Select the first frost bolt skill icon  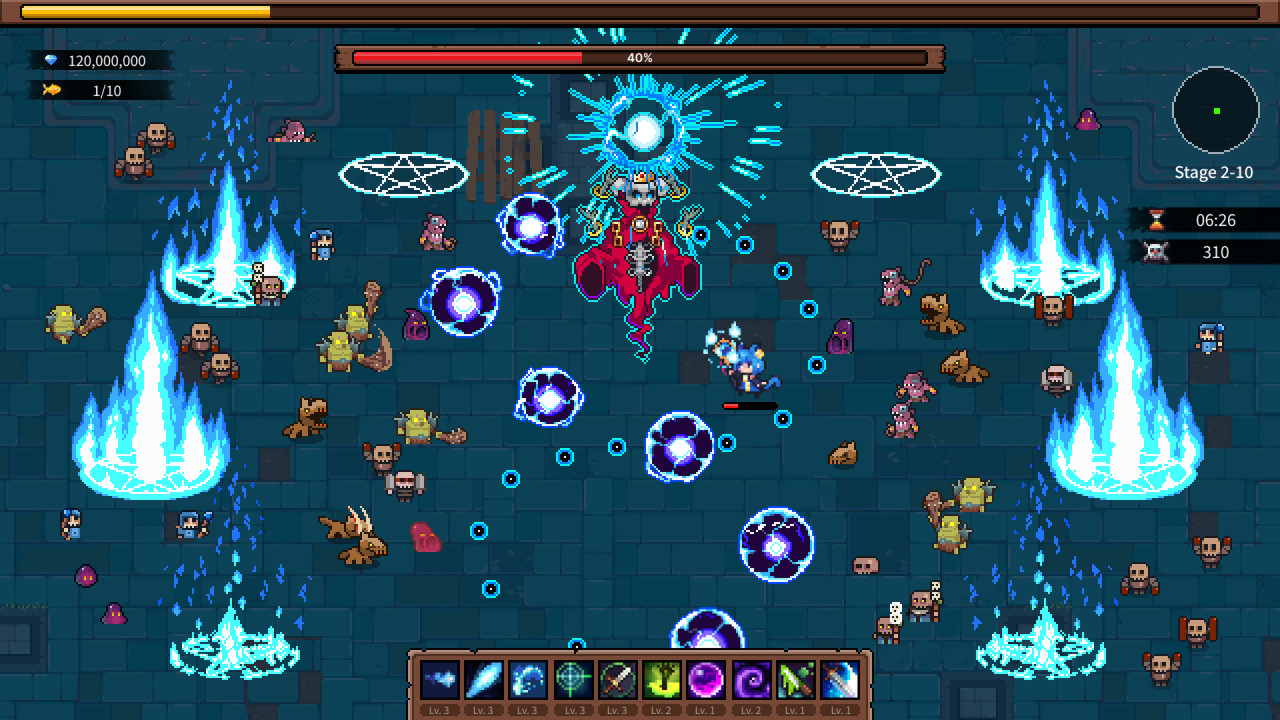click(441, 680)
